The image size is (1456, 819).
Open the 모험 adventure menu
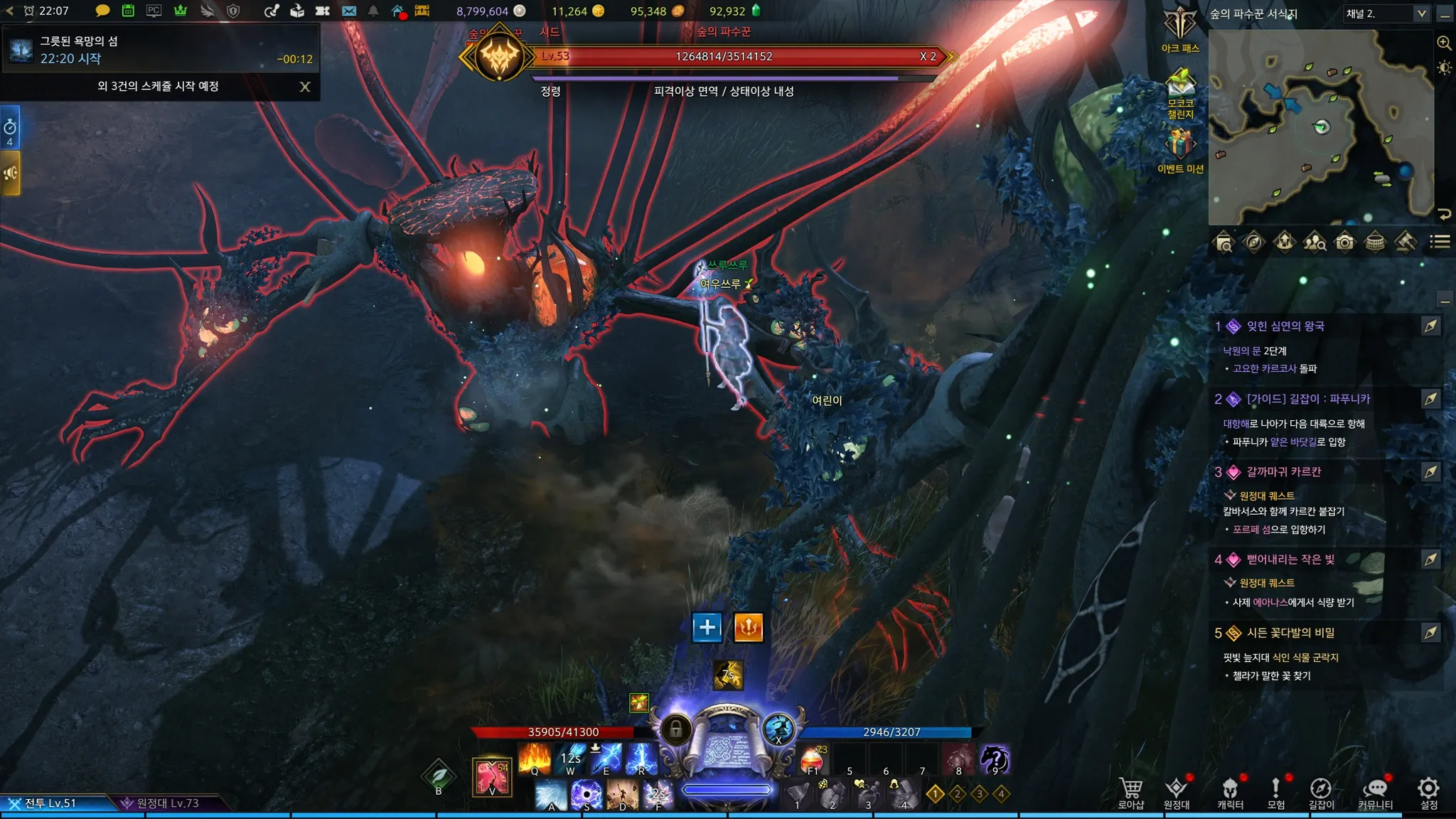click(1275, 792)
